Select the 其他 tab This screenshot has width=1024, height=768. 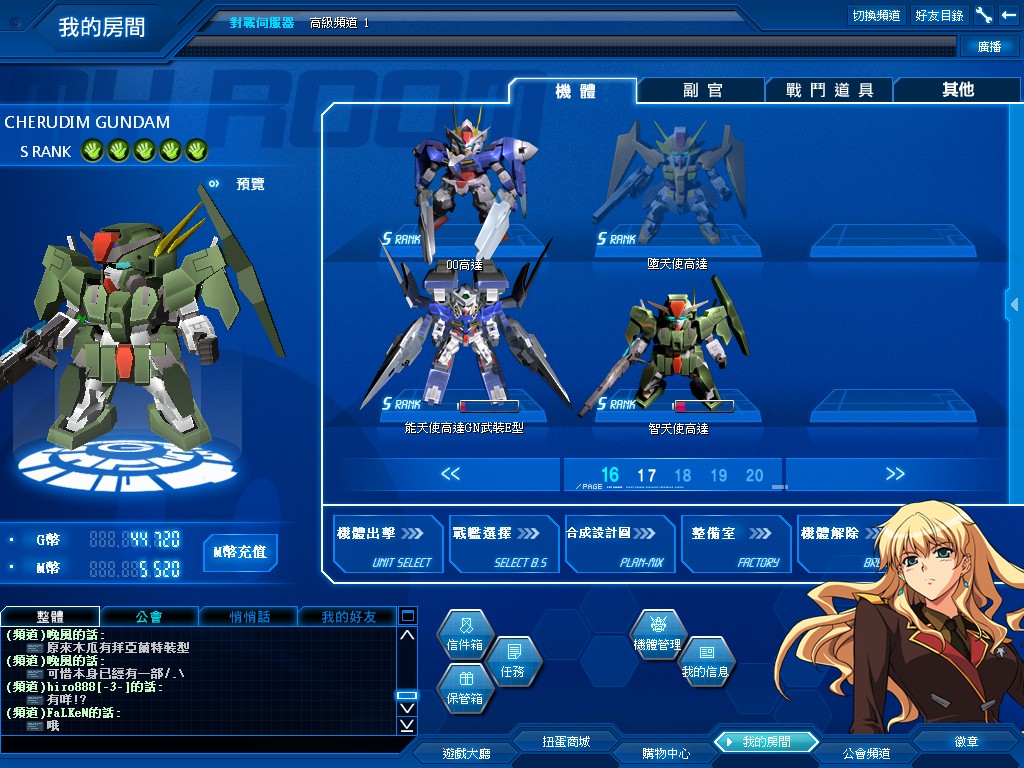pos(957,90)
